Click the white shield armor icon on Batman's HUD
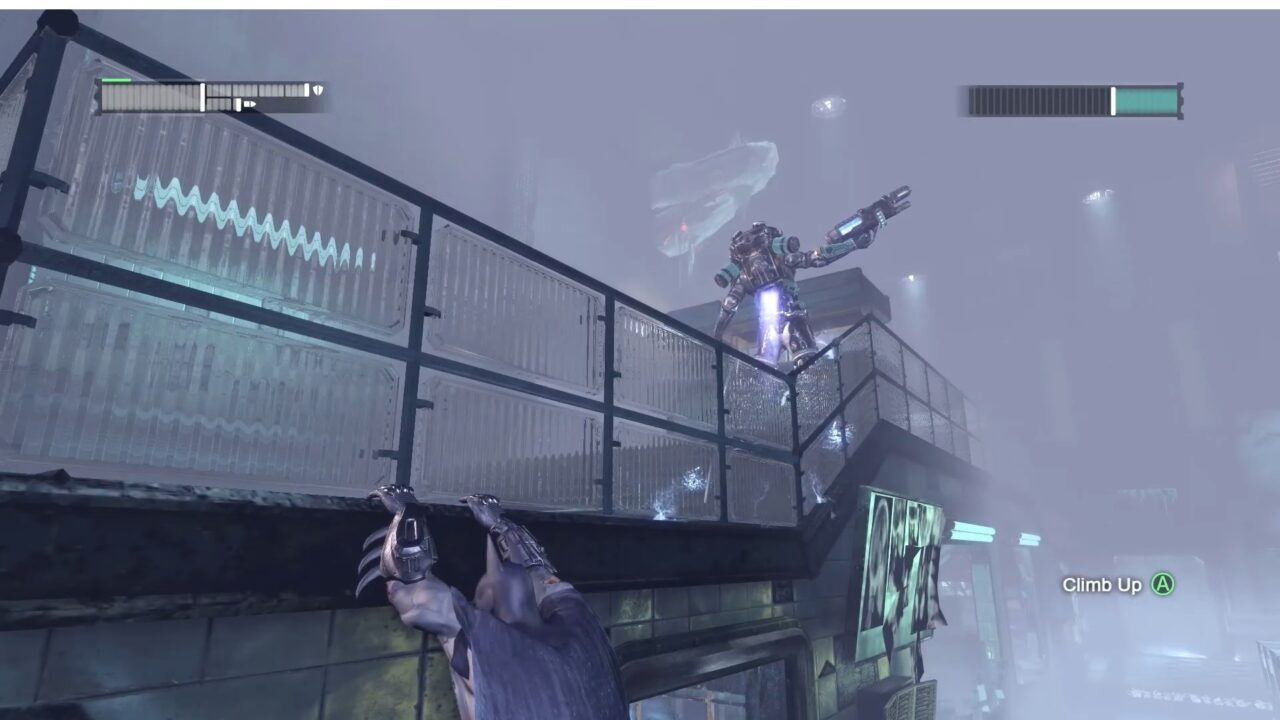The height and width of the screenshot is (720, 1280). pyautogui.click(x=319, y=89)
